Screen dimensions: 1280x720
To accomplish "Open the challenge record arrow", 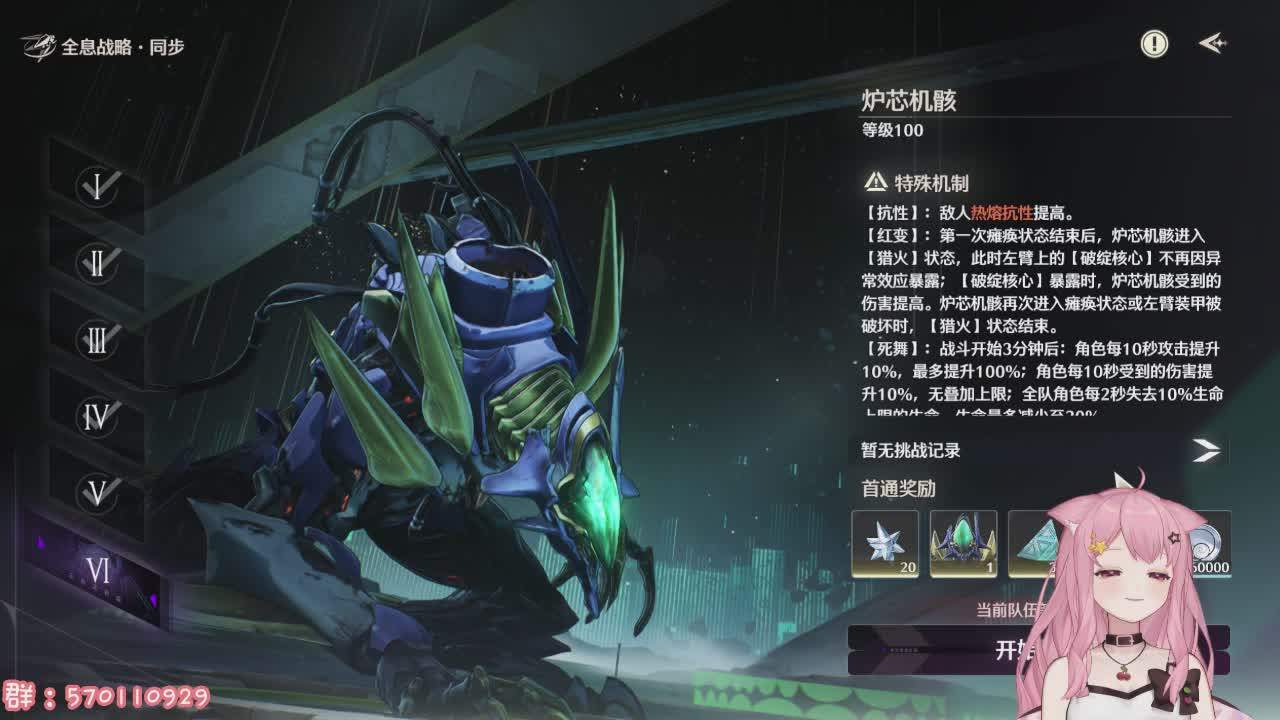I will [x=1206, y=450].
